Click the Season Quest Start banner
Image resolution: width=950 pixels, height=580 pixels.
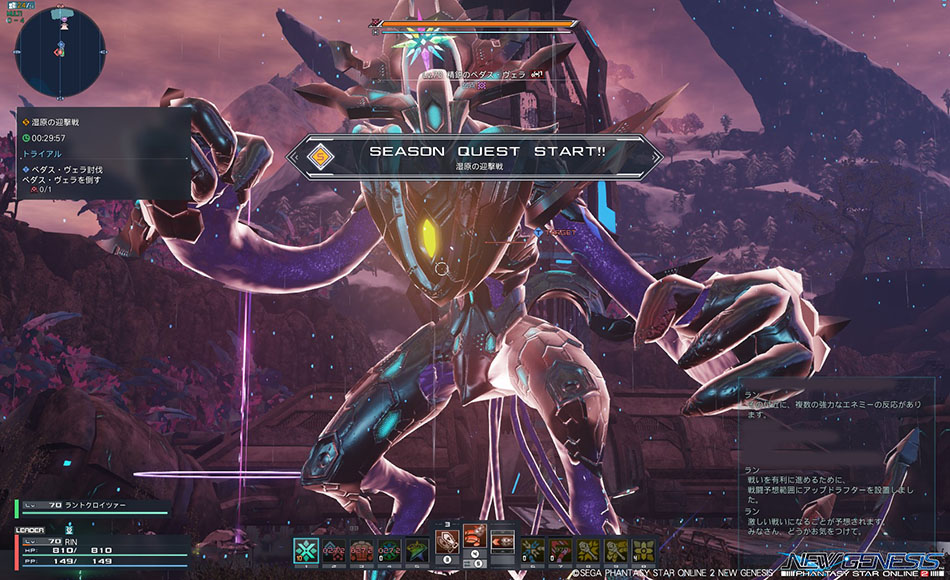(475, 157)
